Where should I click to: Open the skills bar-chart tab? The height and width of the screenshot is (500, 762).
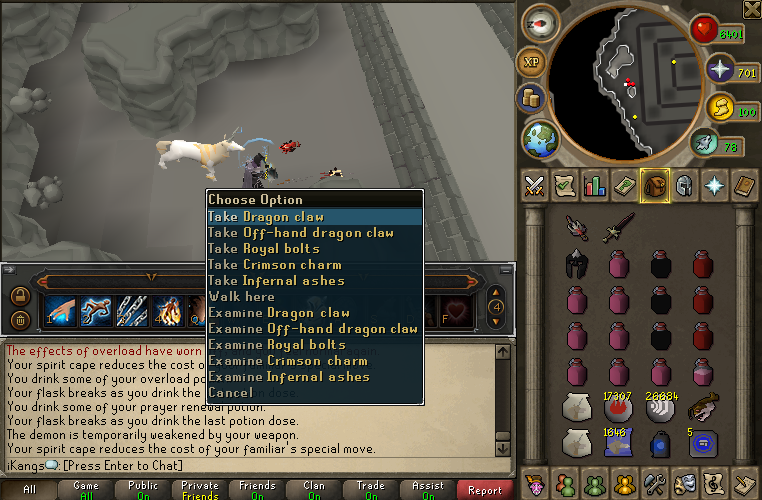pos(596,185)
